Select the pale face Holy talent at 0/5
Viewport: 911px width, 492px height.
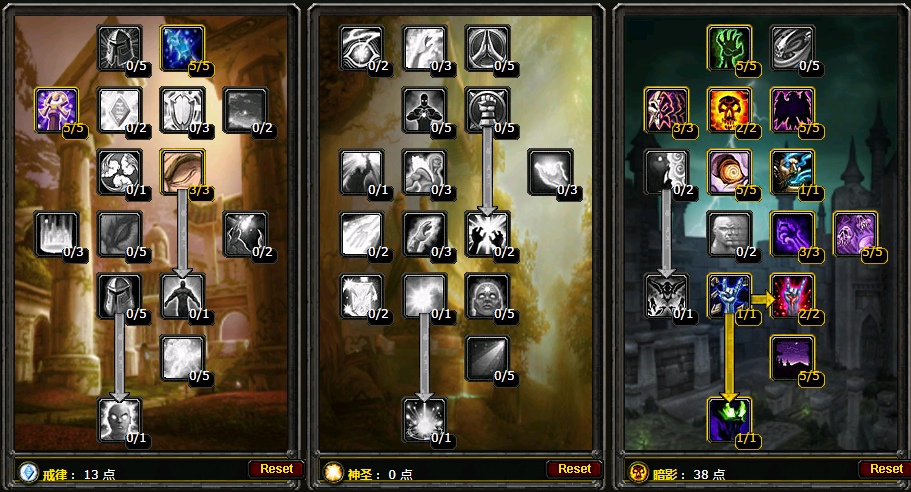(487, 295)
